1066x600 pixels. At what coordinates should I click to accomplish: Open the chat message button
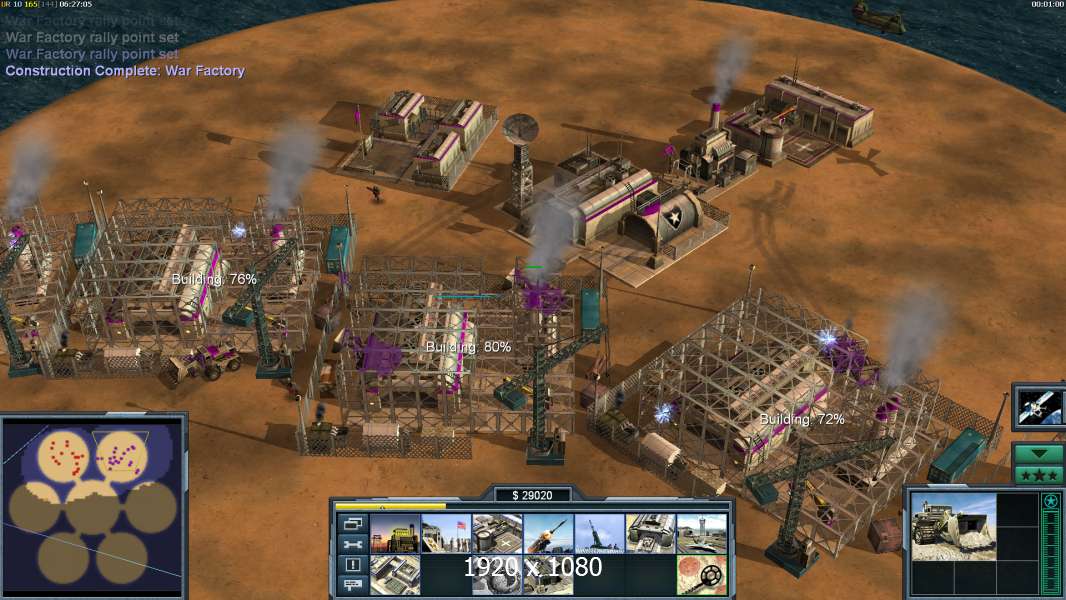[x=352, y=585]
